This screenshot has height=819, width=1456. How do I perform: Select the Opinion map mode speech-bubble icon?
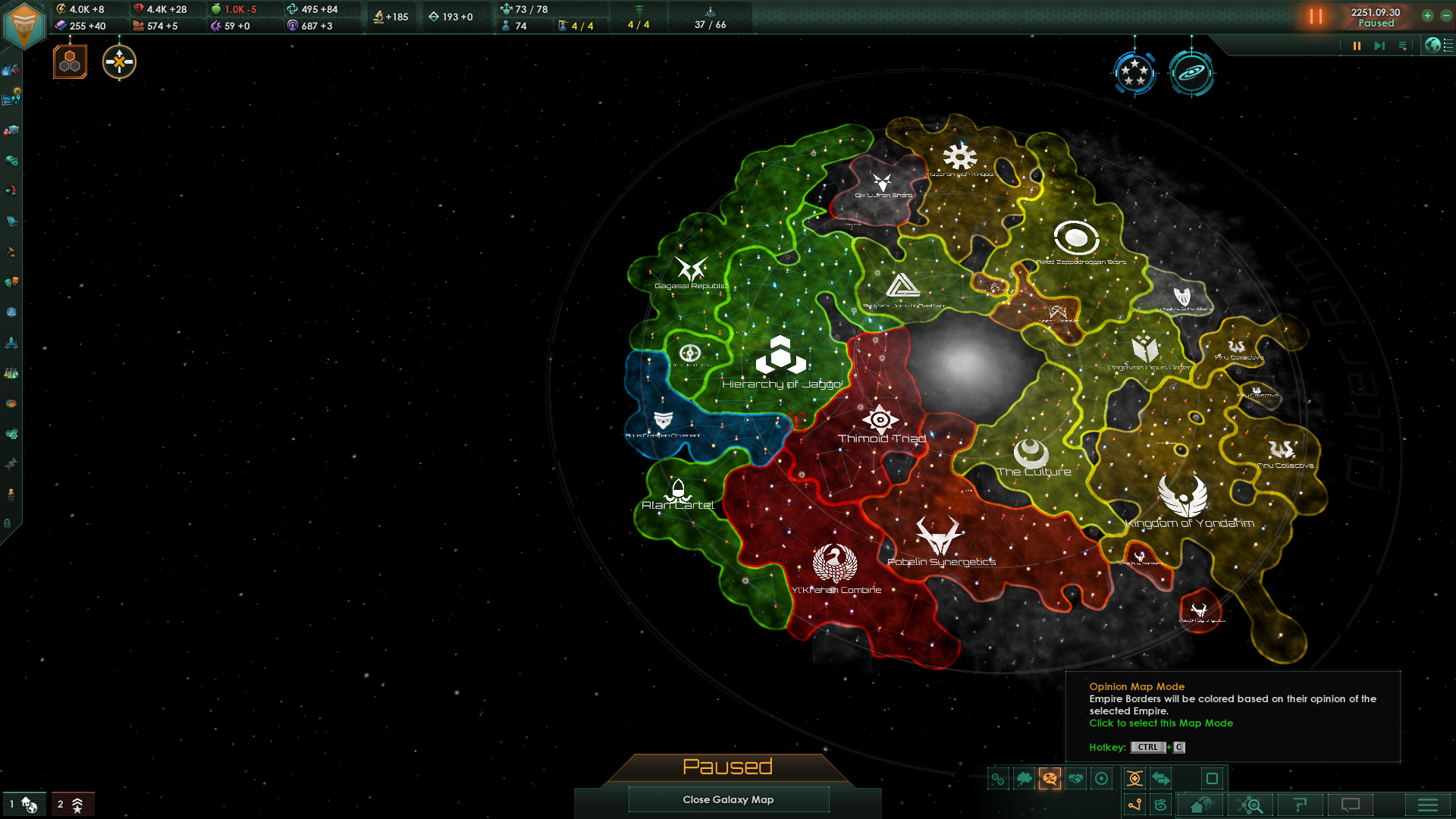(1050, 779)
